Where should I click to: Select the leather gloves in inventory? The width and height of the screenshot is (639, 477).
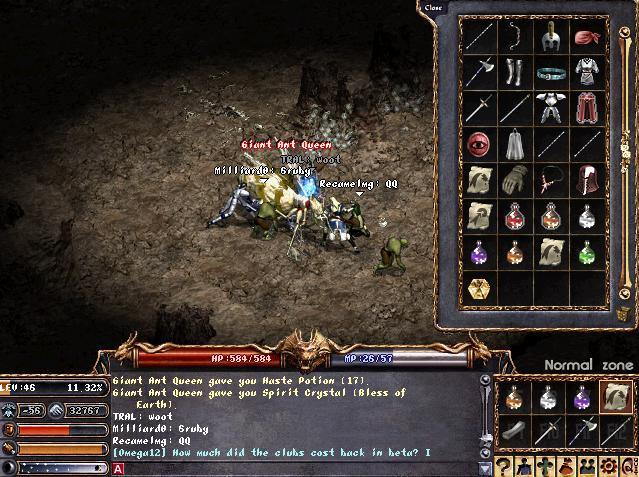(x=515, y=180)
